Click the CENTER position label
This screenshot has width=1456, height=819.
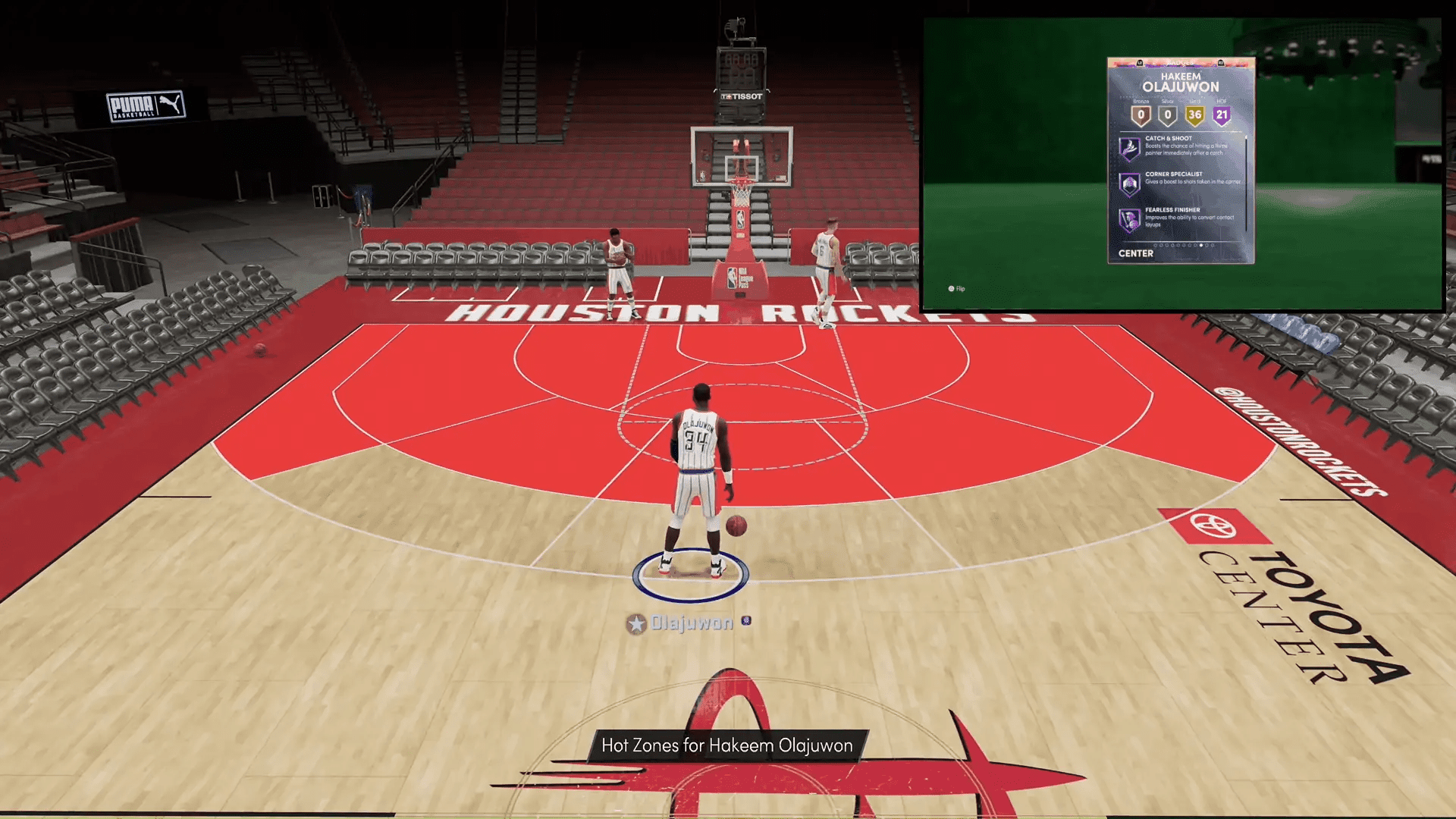pyautogui.click(x=1135, y=253)
